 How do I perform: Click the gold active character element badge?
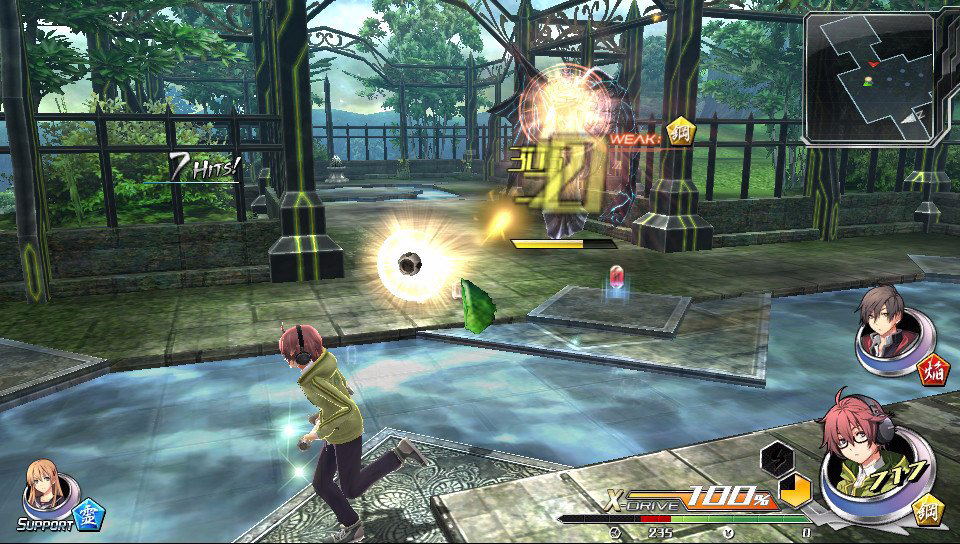coord(930,509)
